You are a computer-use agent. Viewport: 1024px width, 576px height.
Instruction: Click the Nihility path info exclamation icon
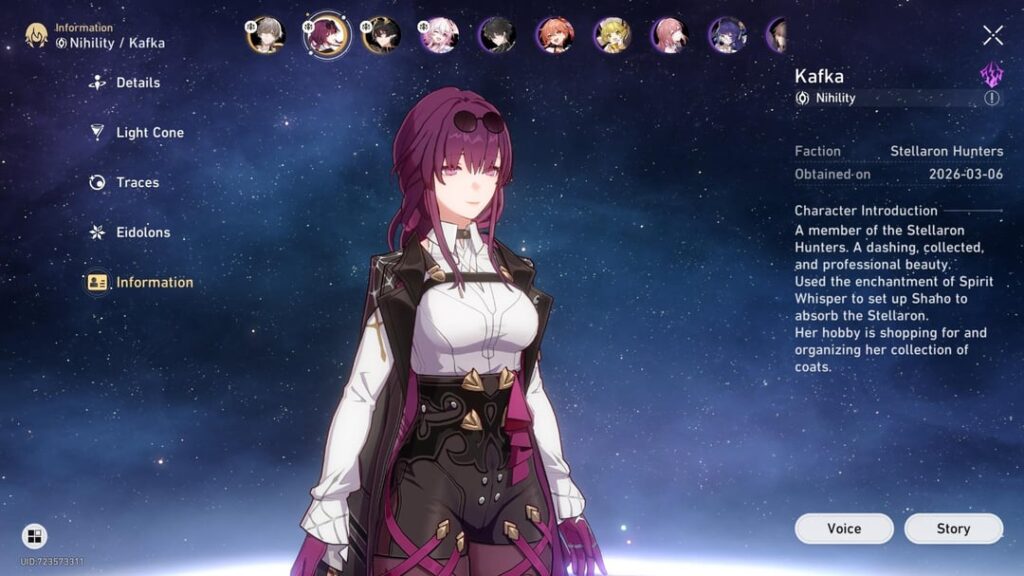coord(991,98)
